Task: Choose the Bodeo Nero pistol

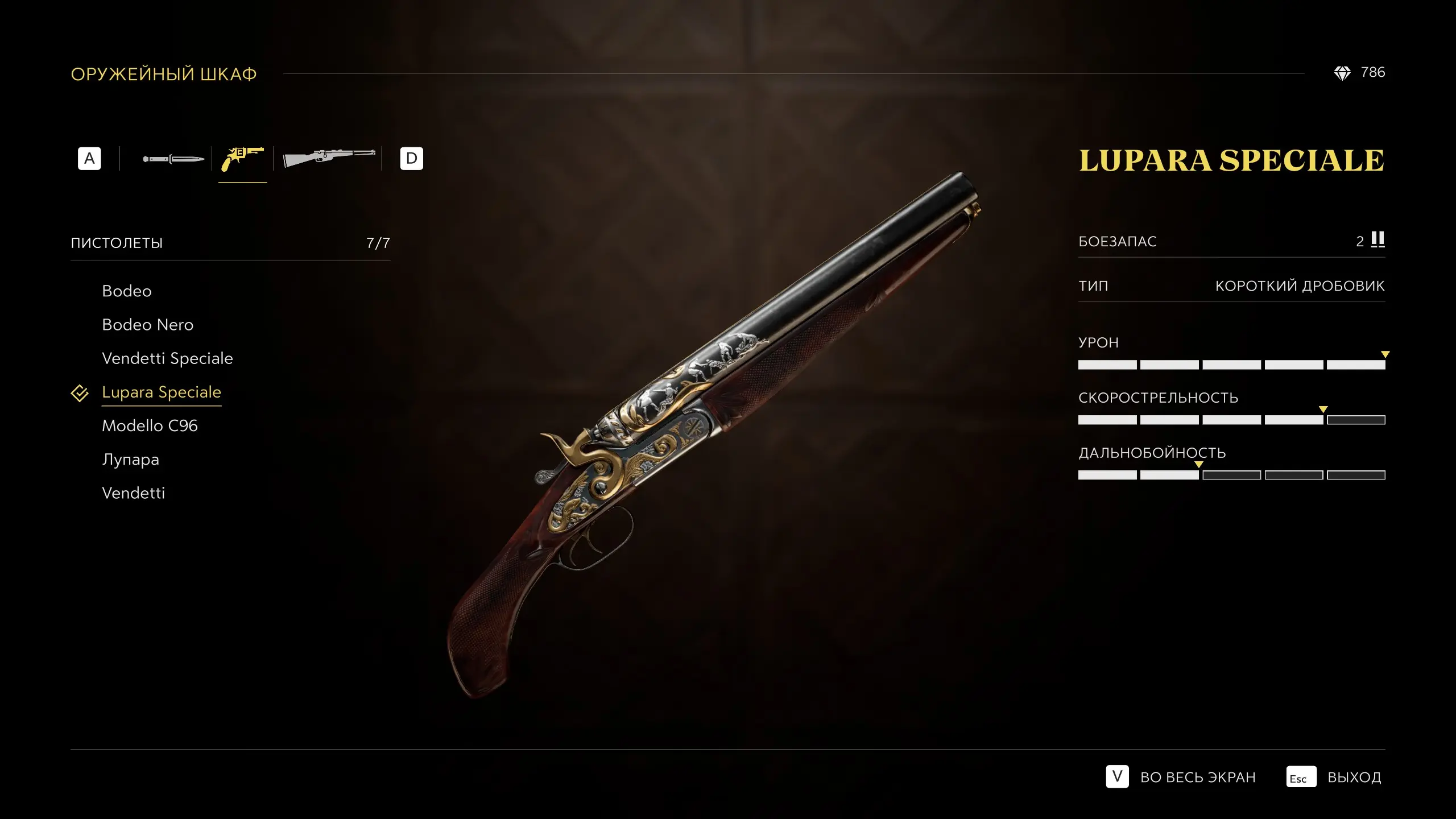Action: click(147, 325)
